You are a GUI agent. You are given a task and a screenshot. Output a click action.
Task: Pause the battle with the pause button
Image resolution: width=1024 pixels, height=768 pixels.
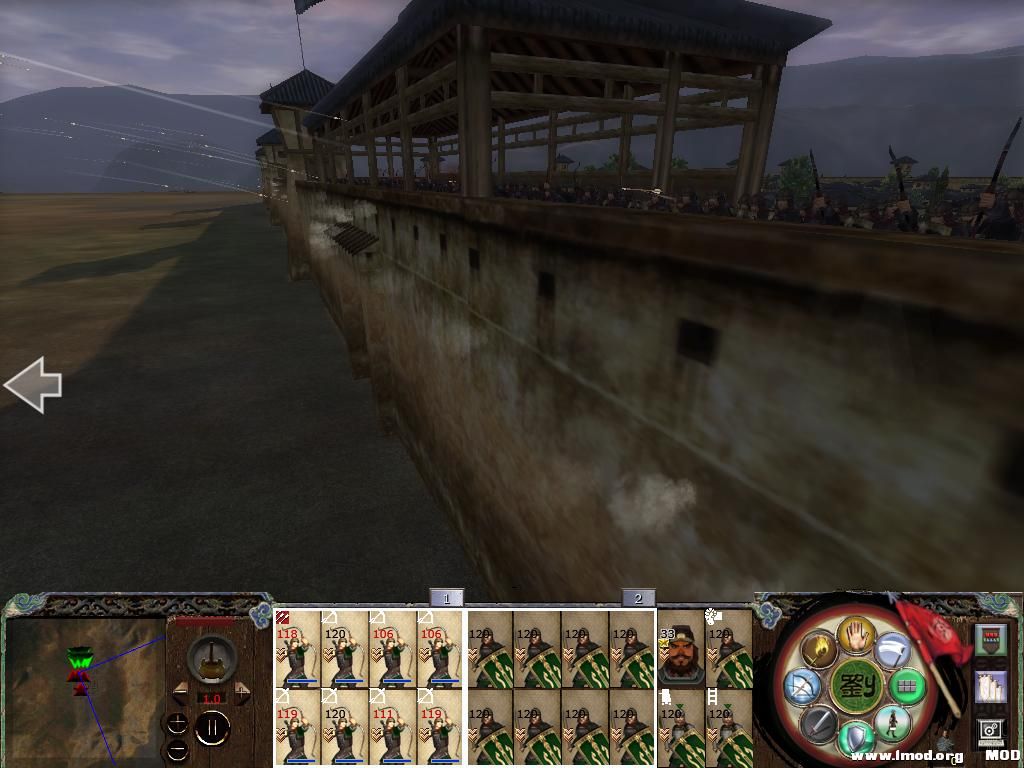click(x=212, y=729)
